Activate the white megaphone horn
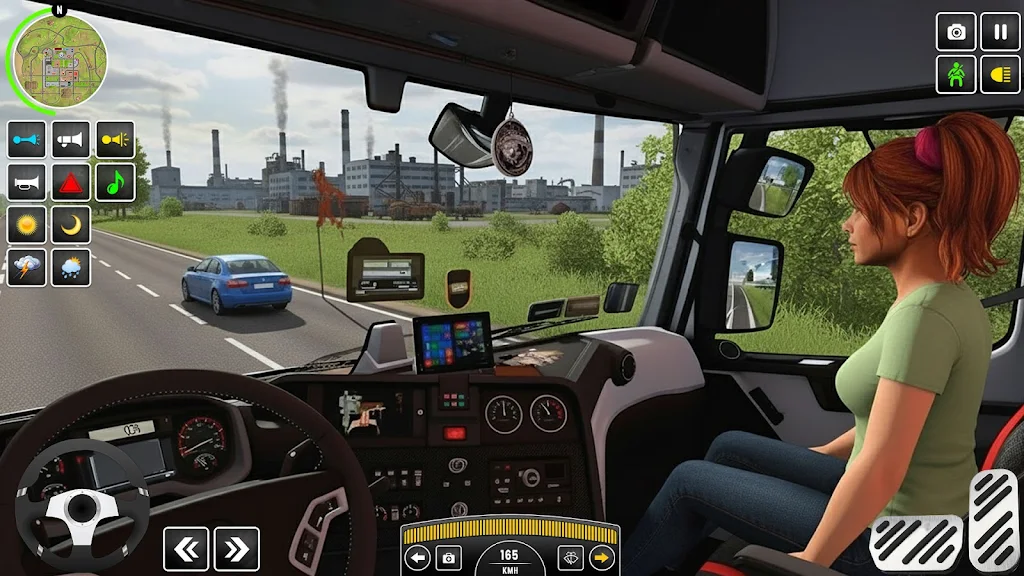This screenshot has width=1024, height=576. point(71,139)
